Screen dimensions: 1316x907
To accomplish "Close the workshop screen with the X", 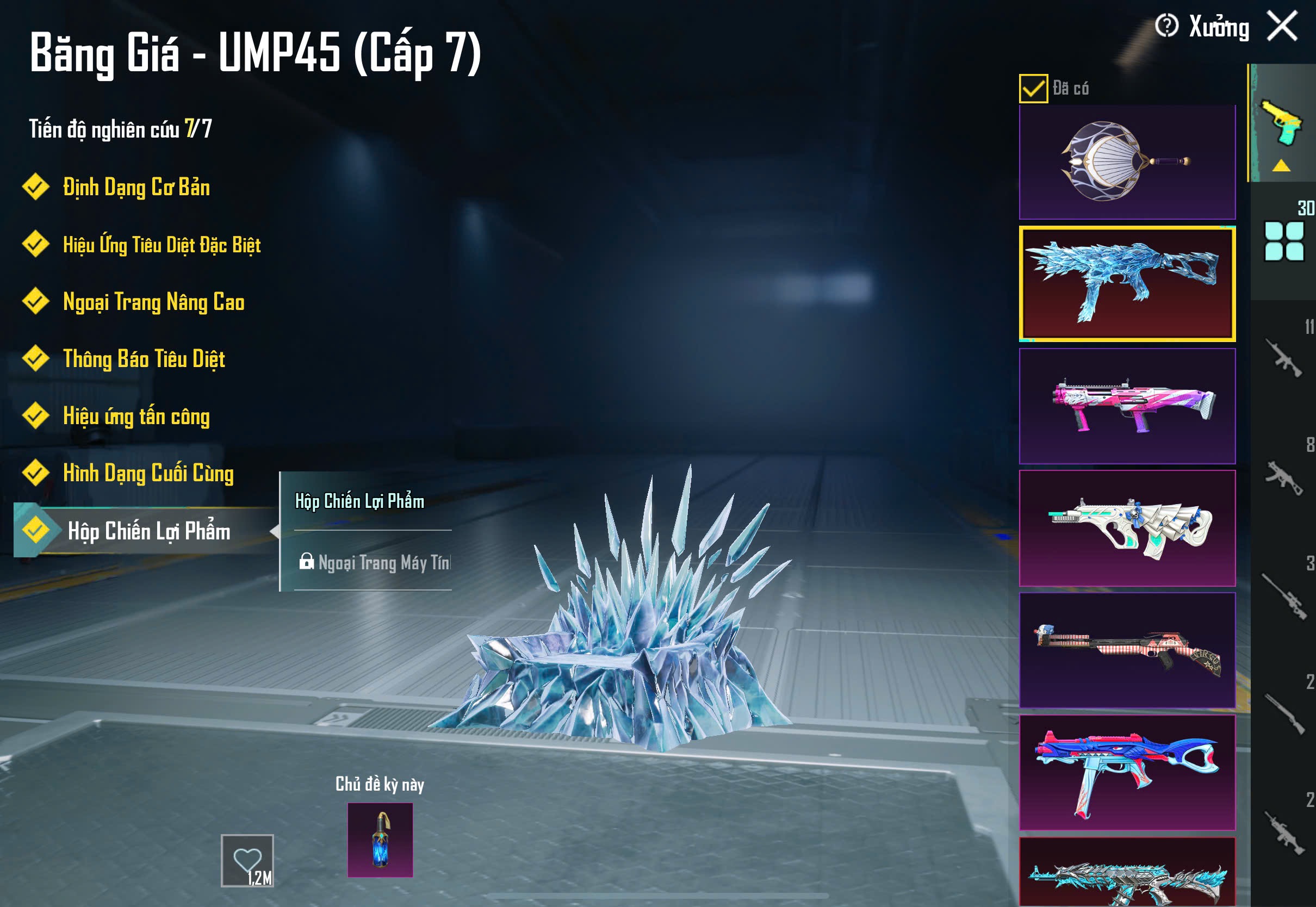I will 1282,26.
